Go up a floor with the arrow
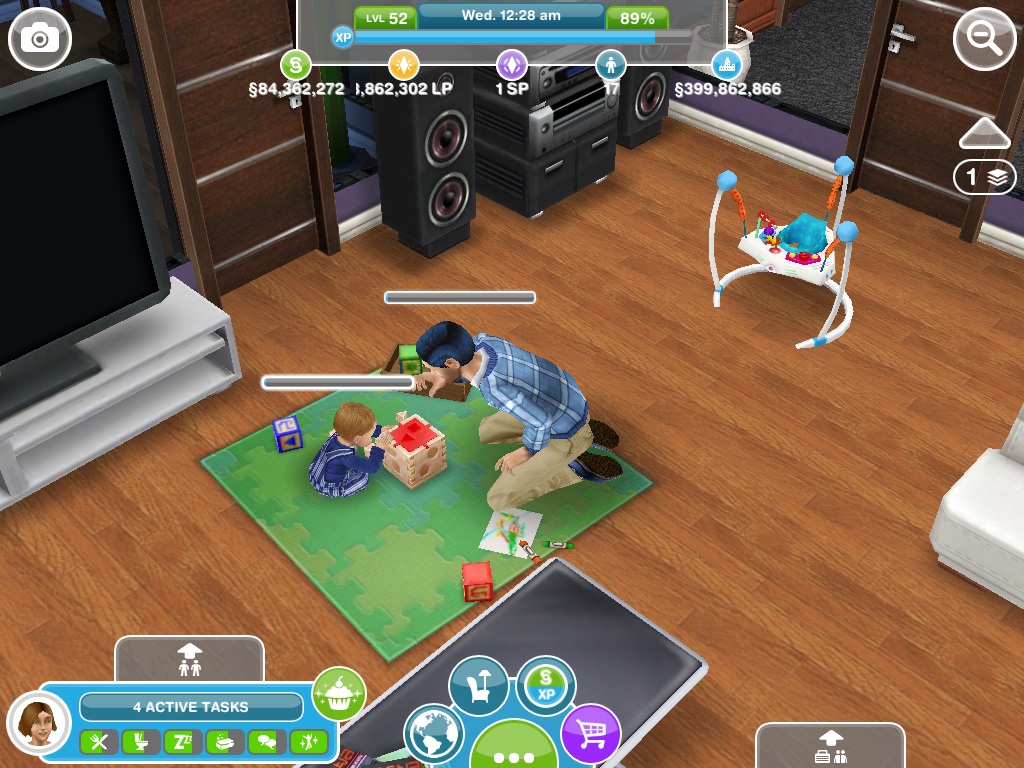The image size is (1024, 768). [x=984, y=133]
